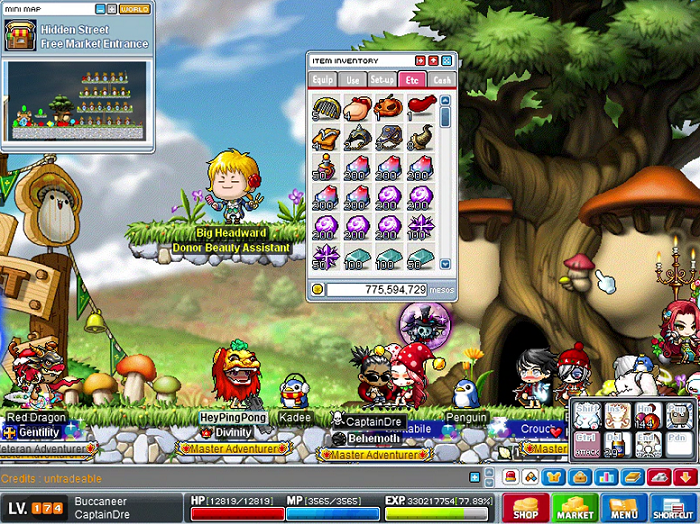Close the Item Inventory window
The height and width of the screenshot is (525, 700).
[447, 61]
